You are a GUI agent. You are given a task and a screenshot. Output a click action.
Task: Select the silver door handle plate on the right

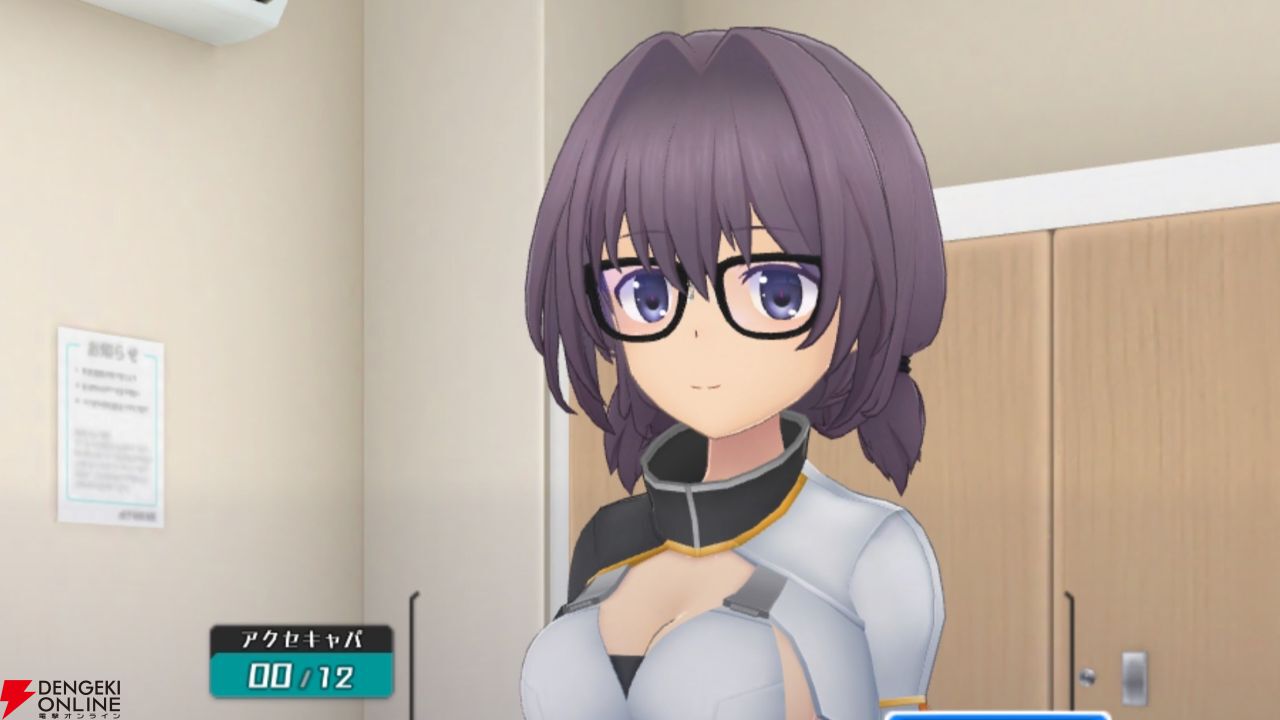(1134, 679)
